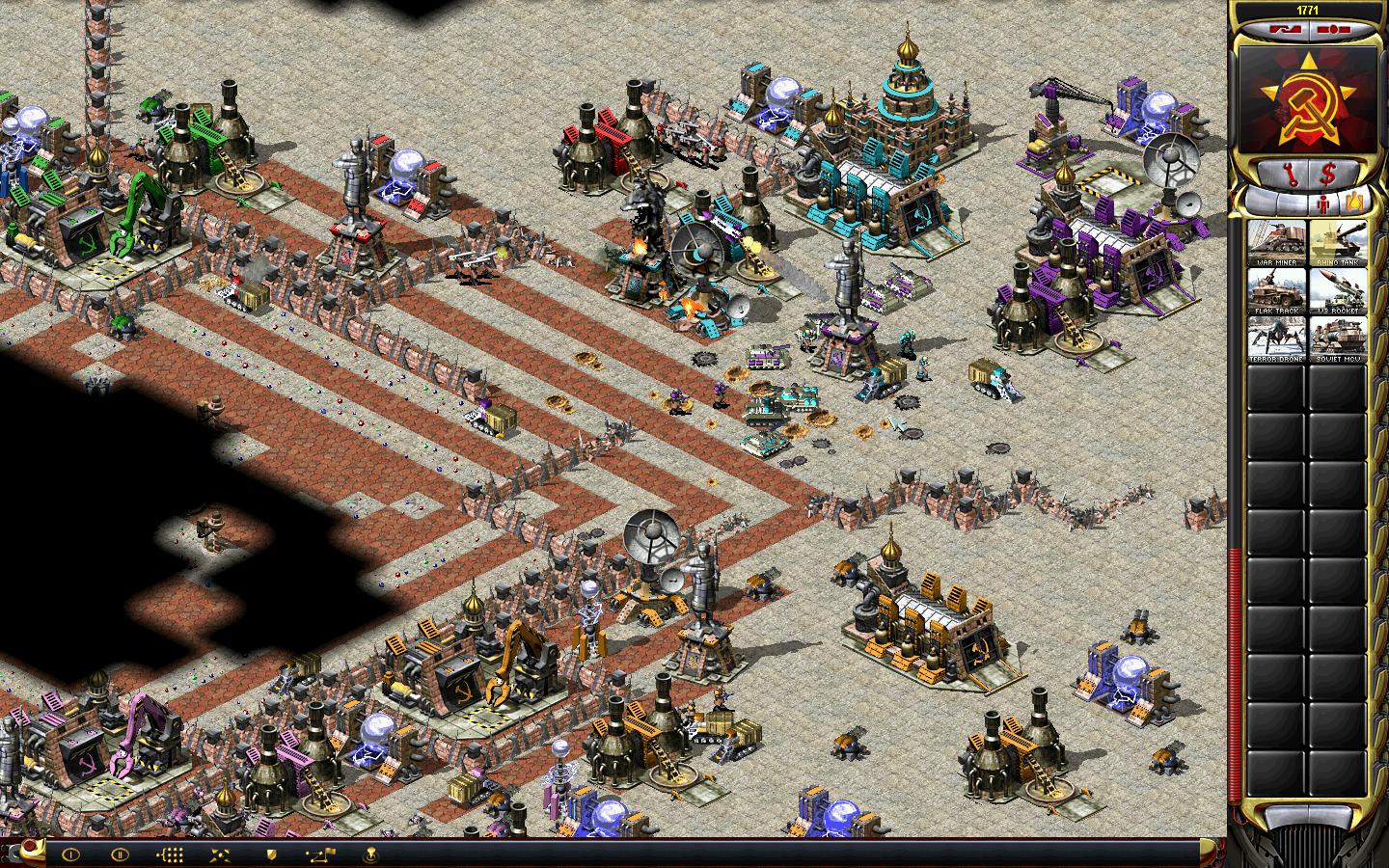Viewport: 1389px width, 868px height.
Task: Select control group II on command bar
Action: 120,854
